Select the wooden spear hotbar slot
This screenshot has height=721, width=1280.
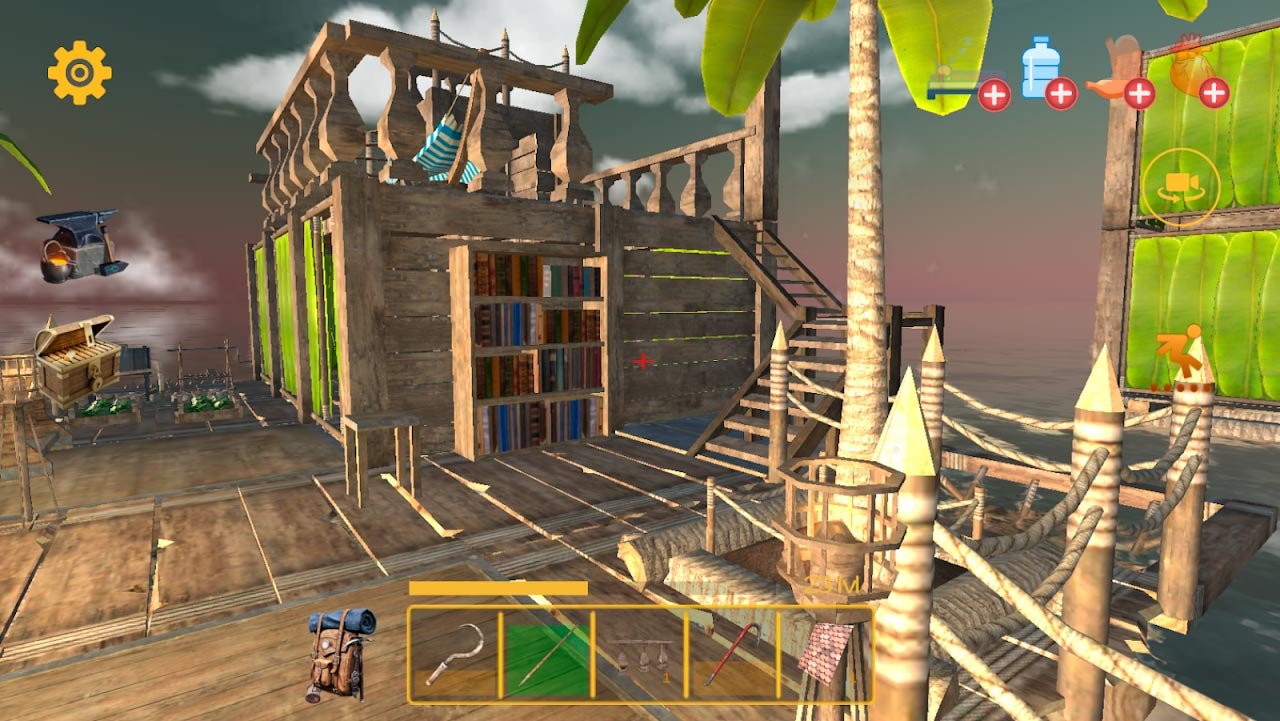[x=545, y=654]
